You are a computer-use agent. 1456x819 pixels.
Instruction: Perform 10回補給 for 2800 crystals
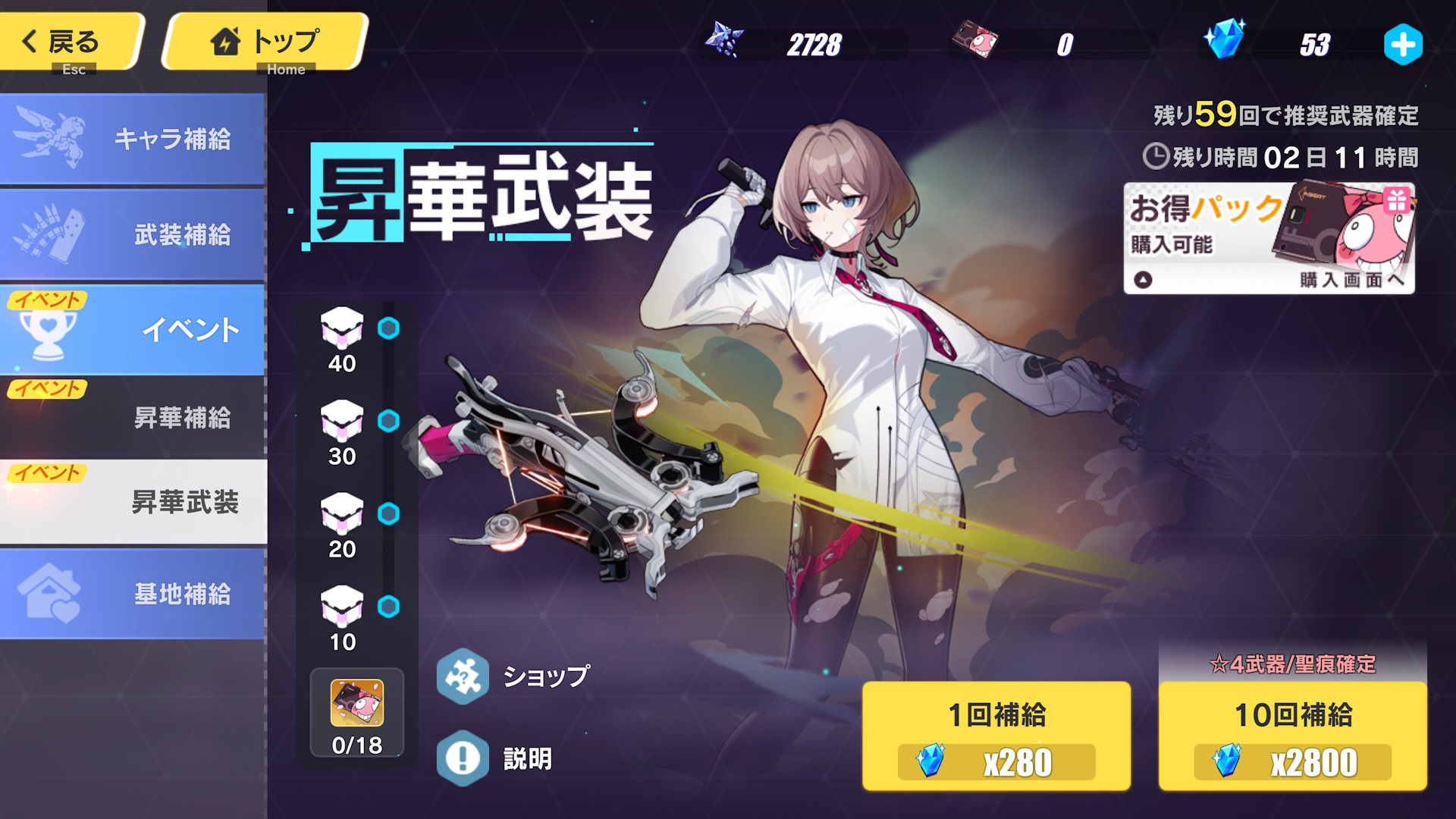click(1292, 736)
